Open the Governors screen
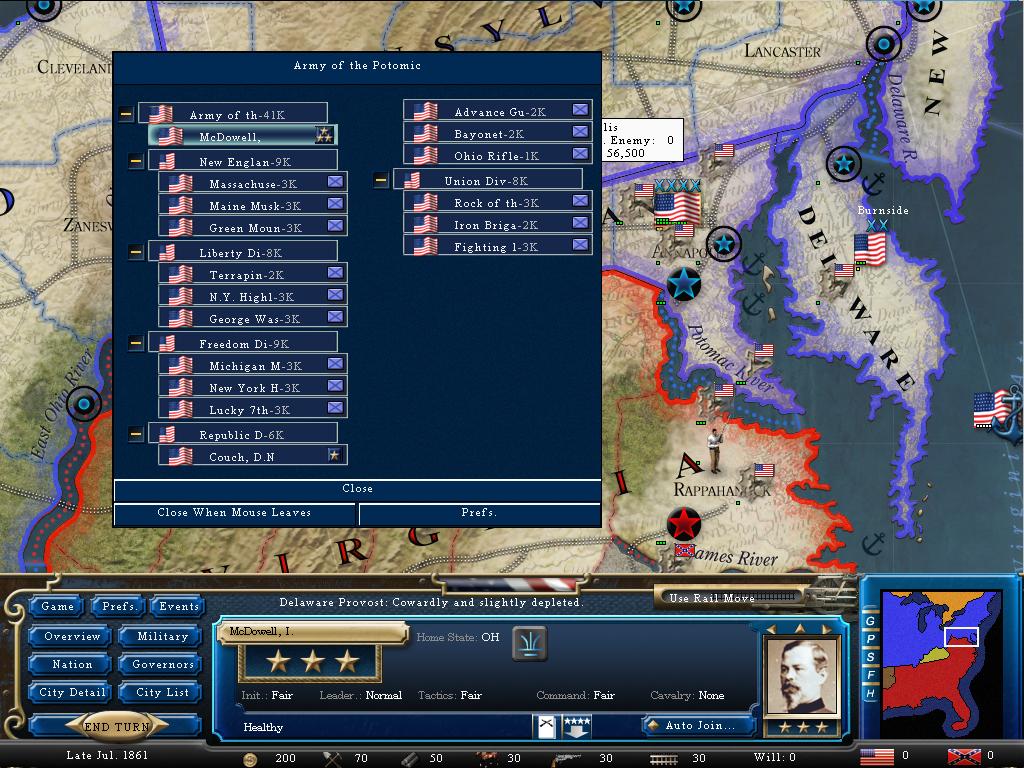 [x=162, y=664]
